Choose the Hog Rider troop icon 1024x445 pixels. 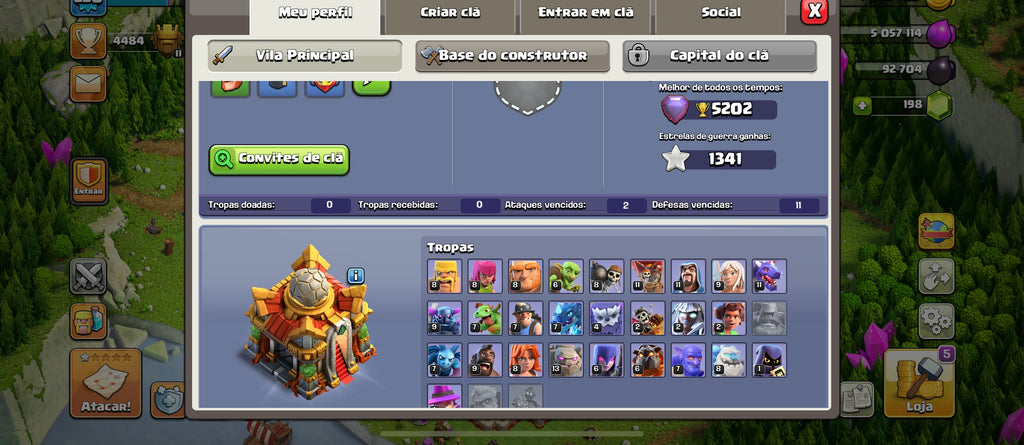click(483, 360)
